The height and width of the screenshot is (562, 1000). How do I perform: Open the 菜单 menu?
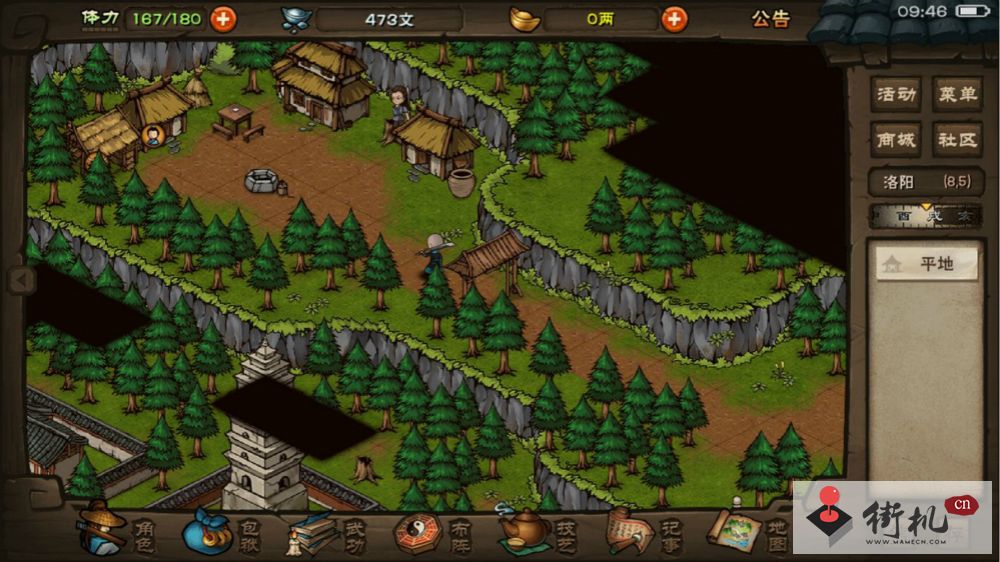click(x=957, y=95)
